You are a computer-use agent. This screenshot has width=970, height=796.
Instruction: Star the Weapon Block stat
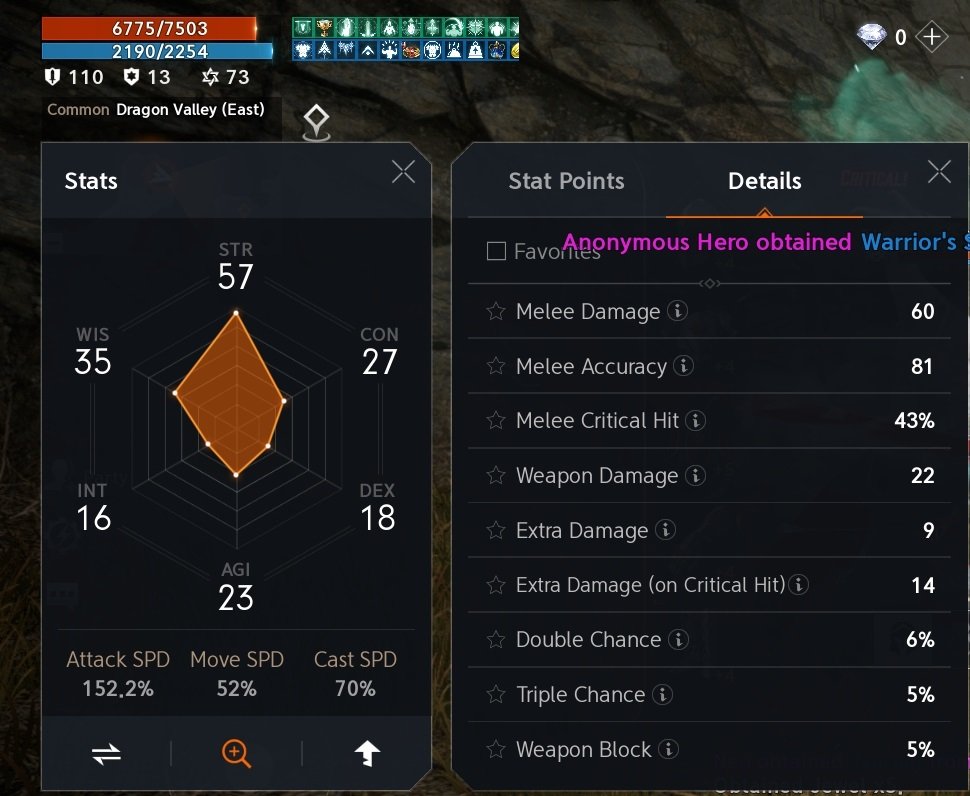[496, 750]
